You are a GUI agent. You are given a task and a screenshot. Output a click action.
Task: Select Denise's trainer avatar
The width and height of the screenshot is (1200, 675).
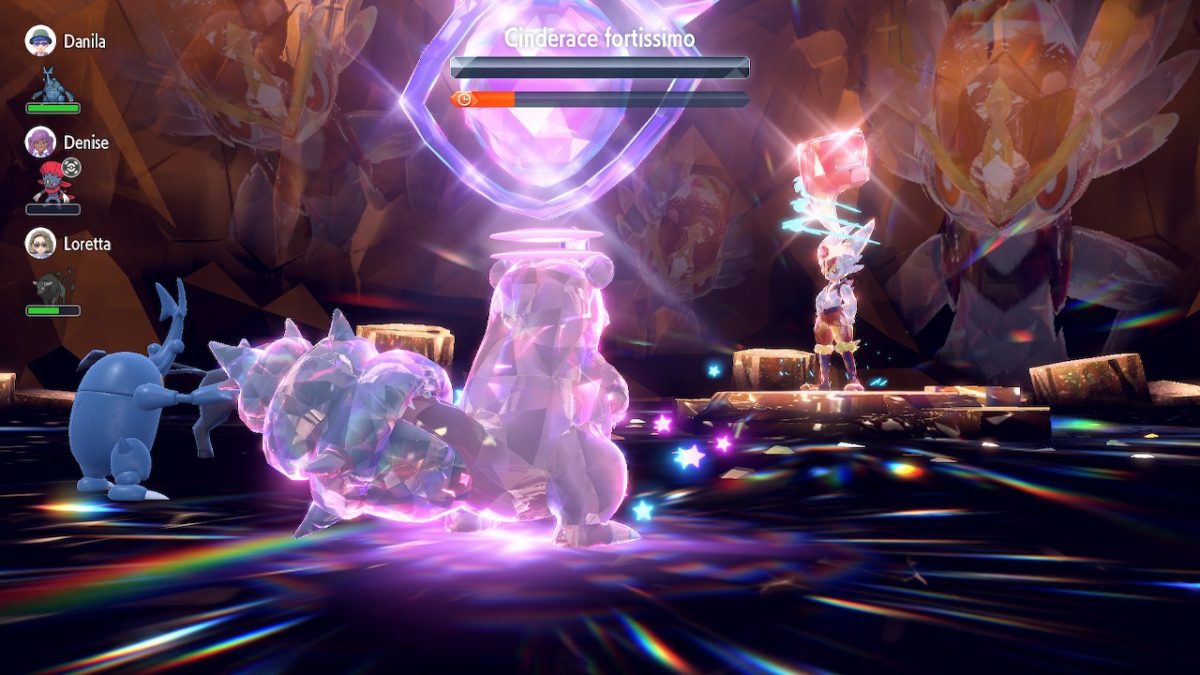pos(40,142)
